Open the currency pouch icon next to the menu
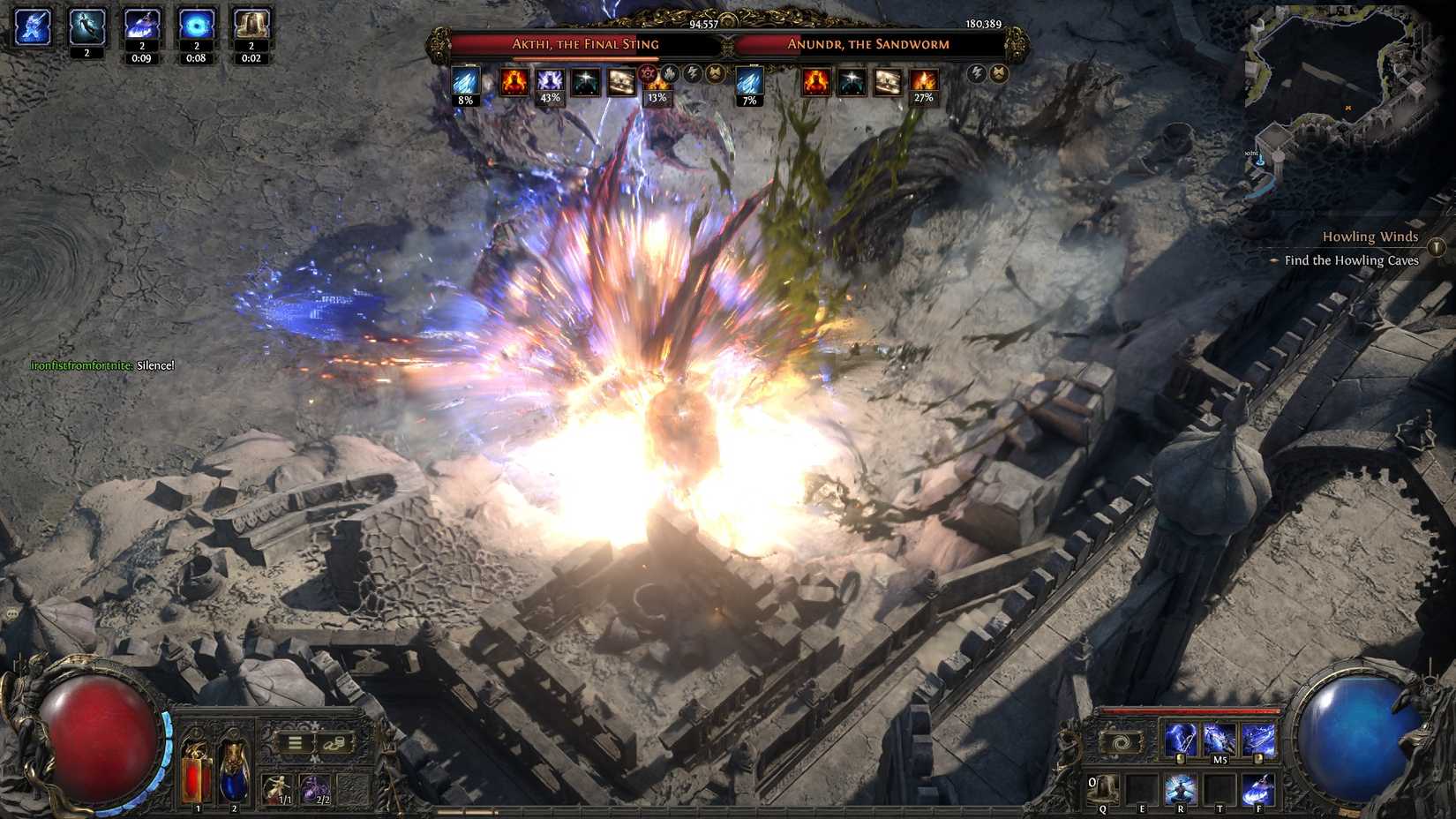Screen dimensions: 1456x819 pyautogui.click(x=335, y=744)
